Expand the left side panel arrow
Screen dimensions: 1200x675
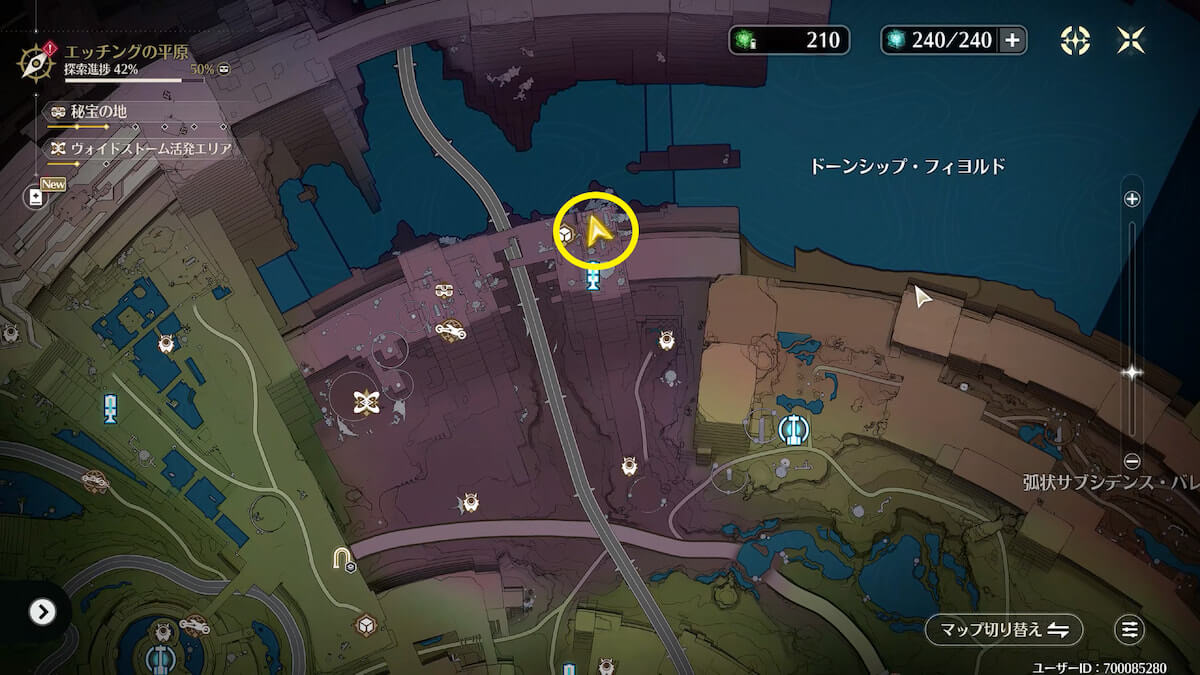tap(41, 611)
